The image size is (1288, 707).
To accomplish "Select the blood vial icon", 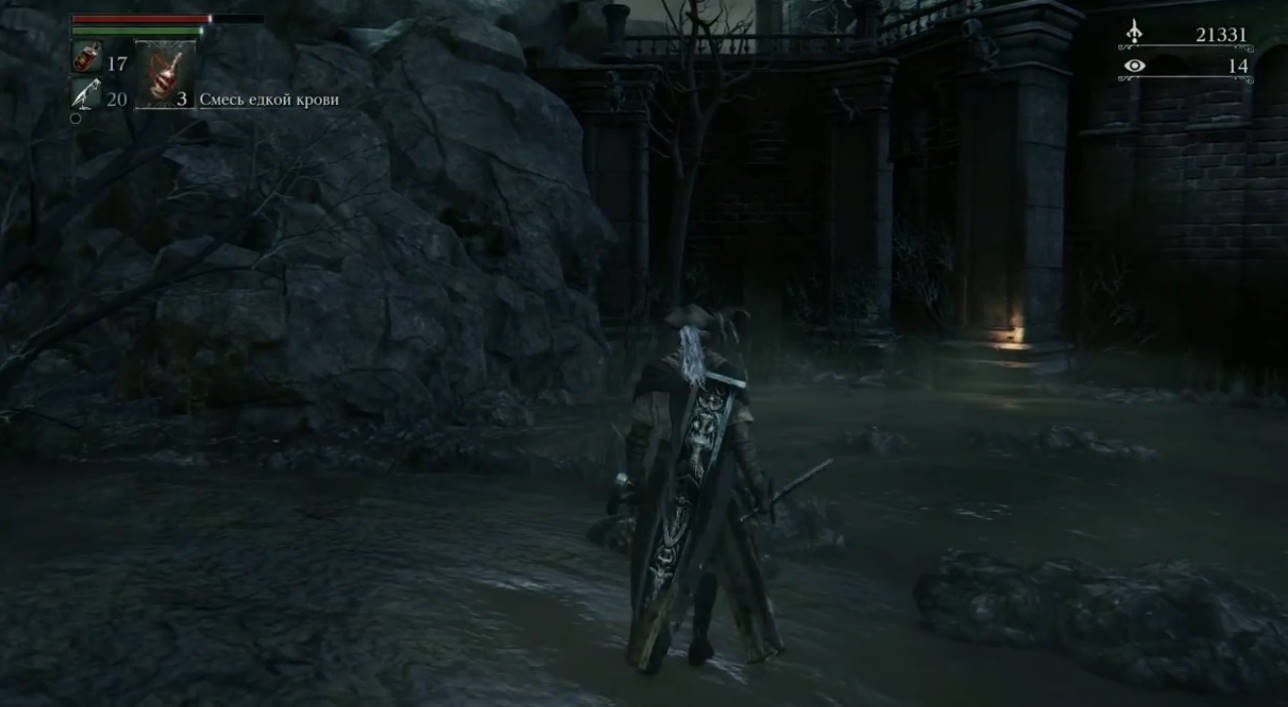I will tap(86, 58).
